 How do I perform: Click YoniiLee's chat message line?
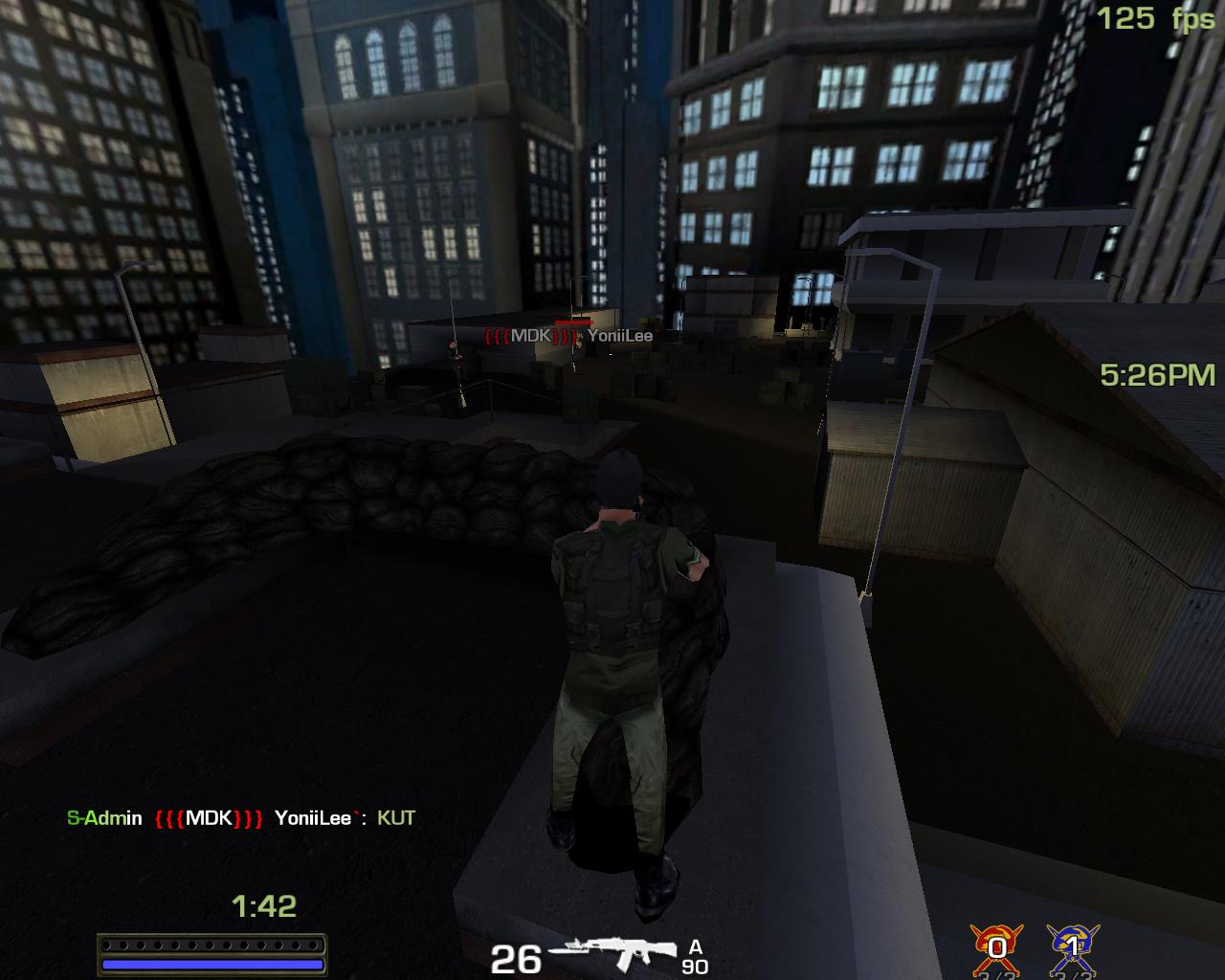(241, 818)
